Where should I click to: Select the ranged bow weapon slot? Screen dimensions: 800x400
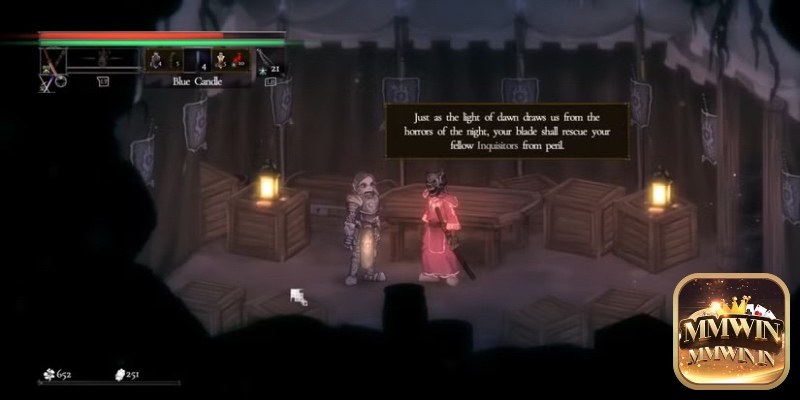tap(266, 60)
